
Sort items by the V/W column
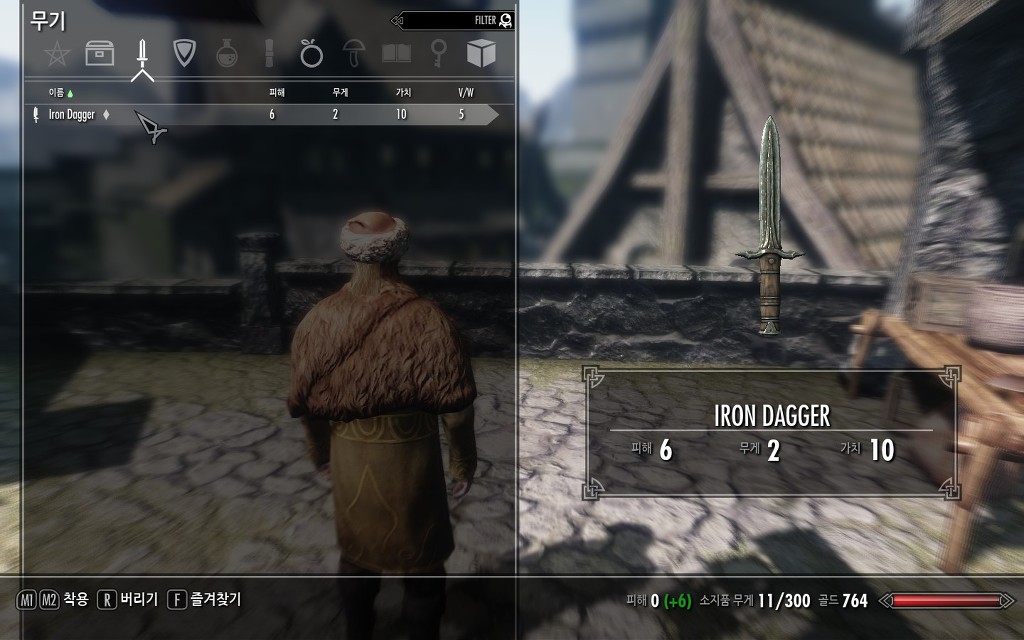[x=465, y=92]
